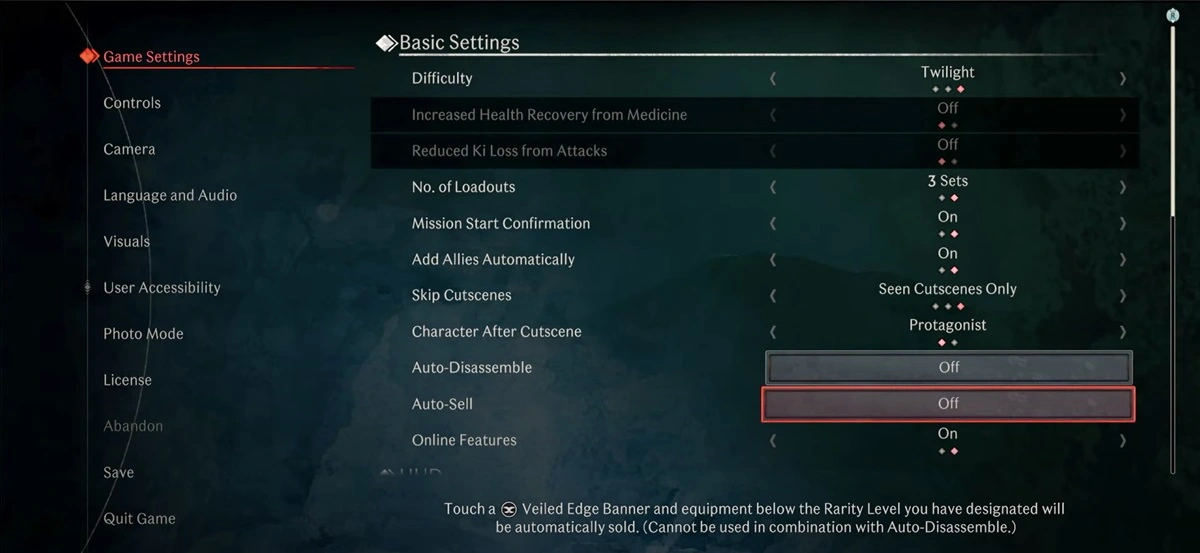Open the Controls settings section

pyautogui.click(x=132, y=103)
